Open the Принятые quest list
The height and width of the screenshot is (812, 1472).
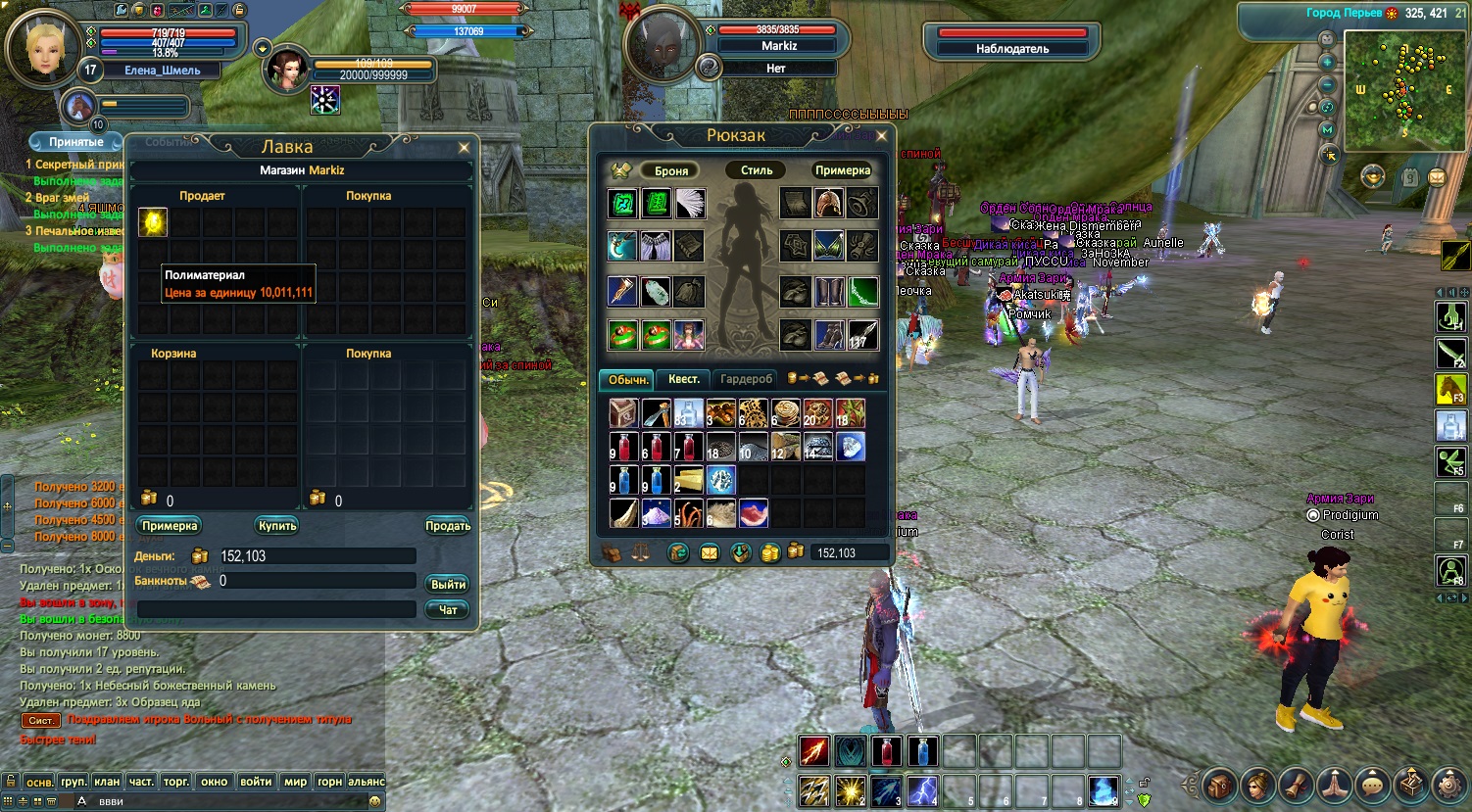pos(76,142)
